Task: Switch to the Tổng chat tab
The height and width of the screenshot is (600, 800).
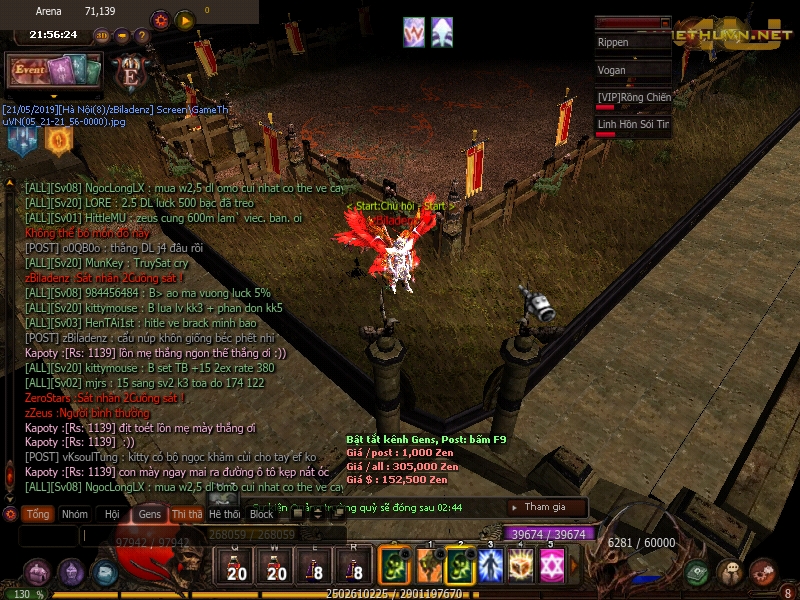Action: [38, 514]
